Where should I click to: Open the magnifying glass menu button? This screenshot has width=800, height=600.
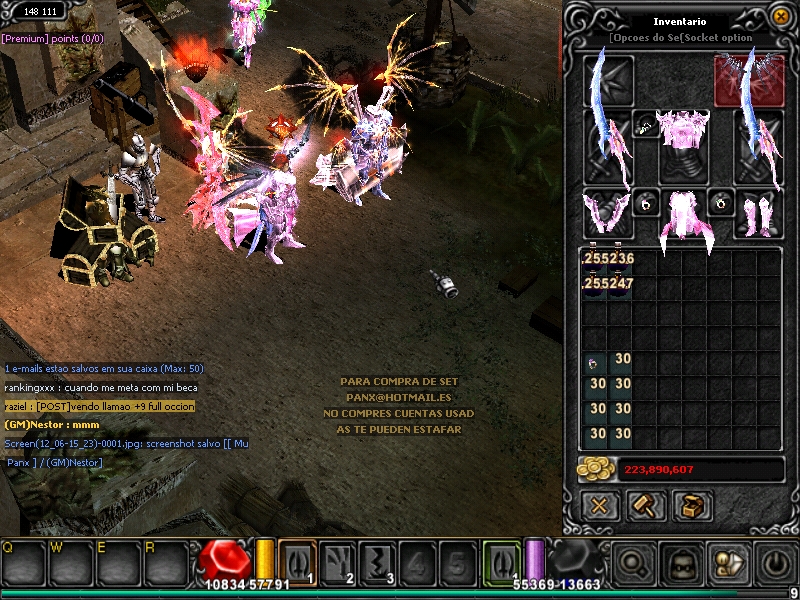(x=634, y=564)
